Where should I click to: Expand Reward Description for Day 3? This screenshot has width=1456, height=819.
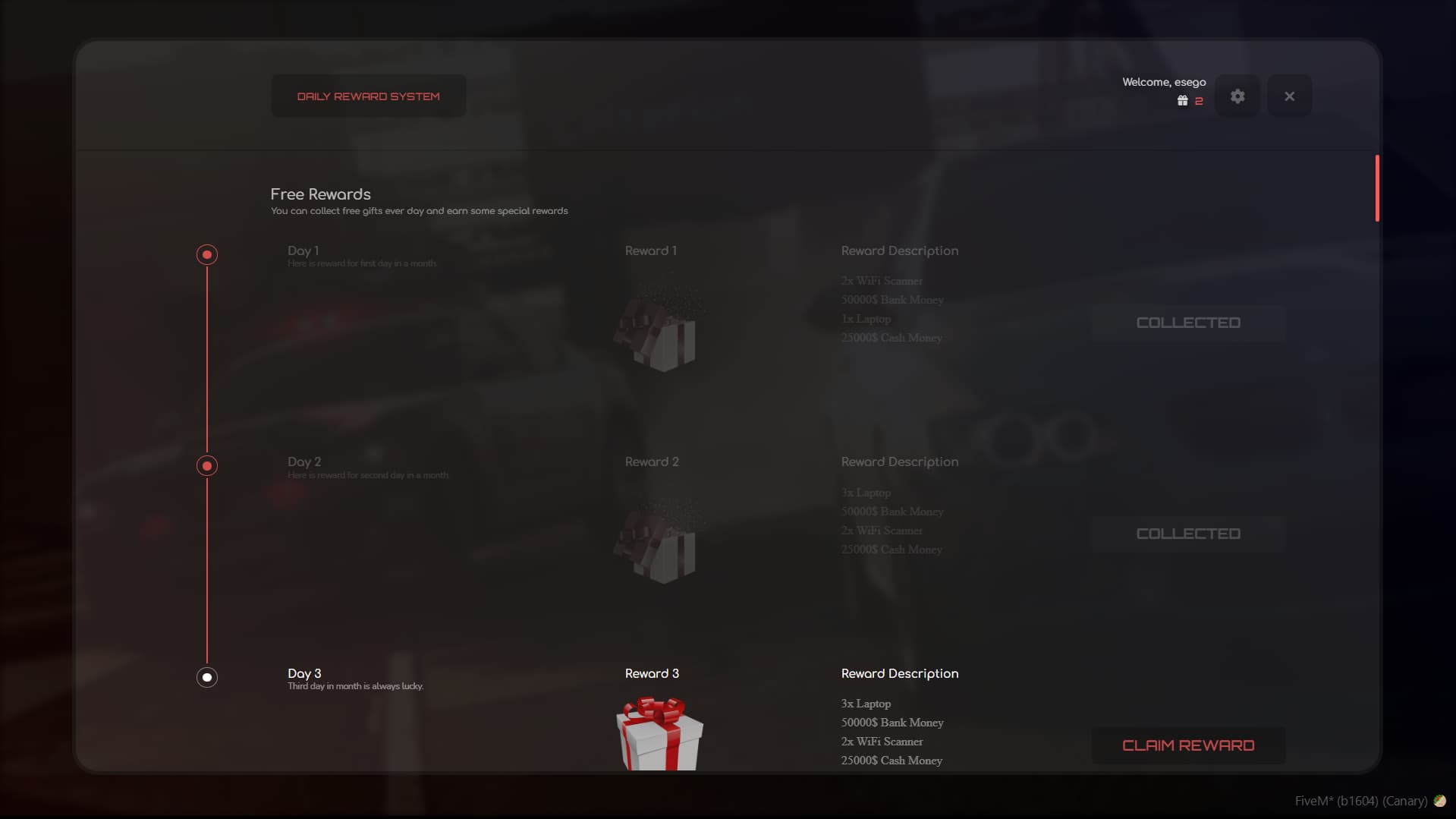tap(899, 673)
